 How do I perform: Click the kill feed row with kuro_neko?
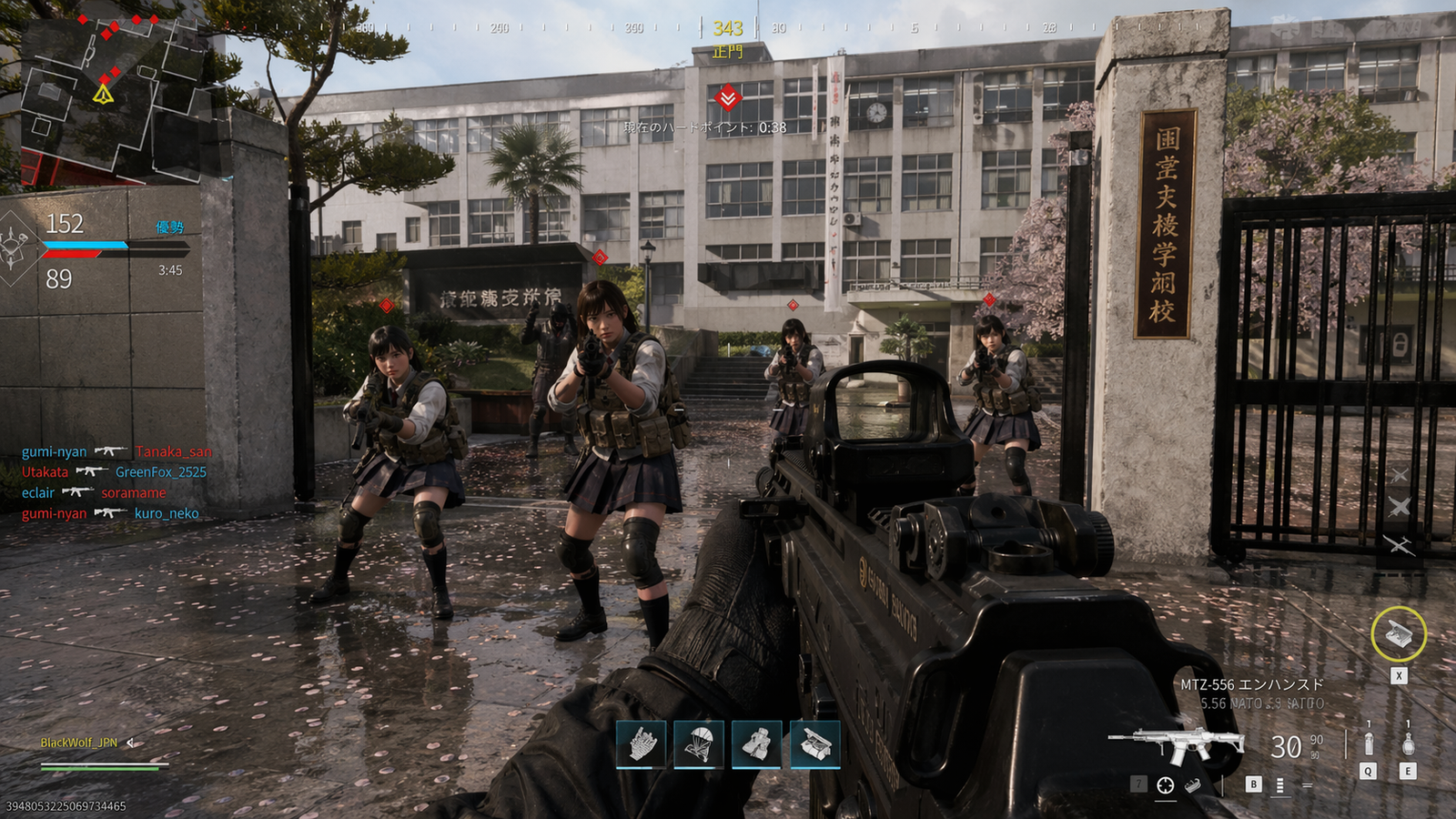click(110, 513)
